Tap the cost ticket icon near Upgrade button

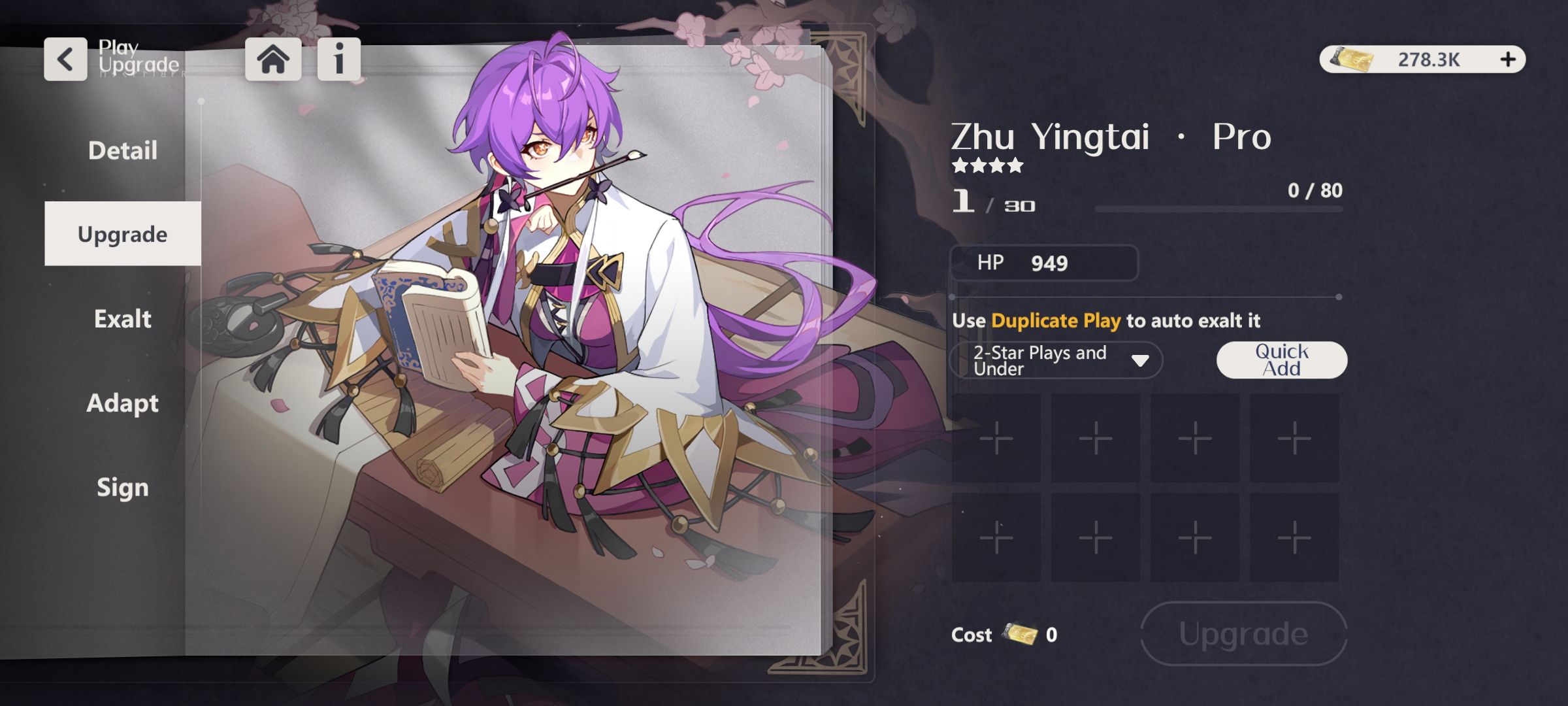[1021, 633]
